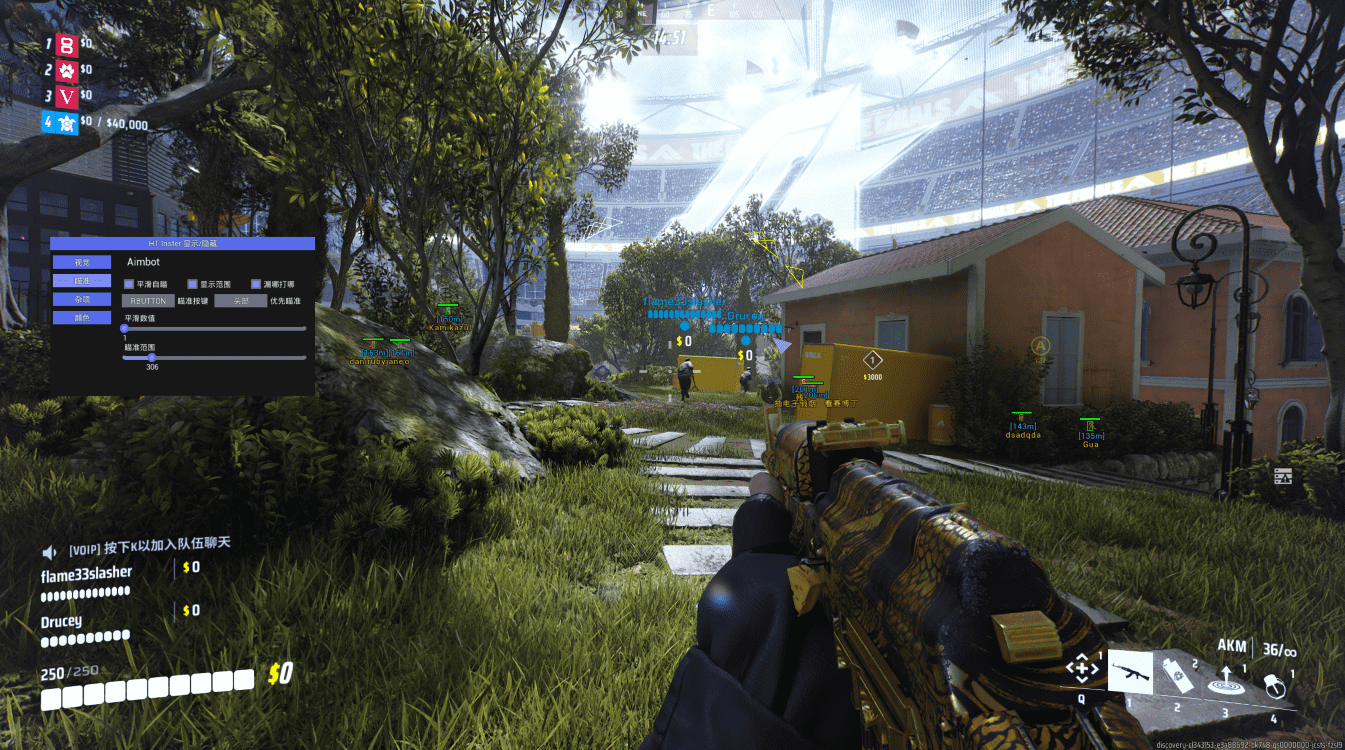Select teammate Drucey in the squad list
Viewport: 1345px width, 750px height.
(x=61, y=621)
